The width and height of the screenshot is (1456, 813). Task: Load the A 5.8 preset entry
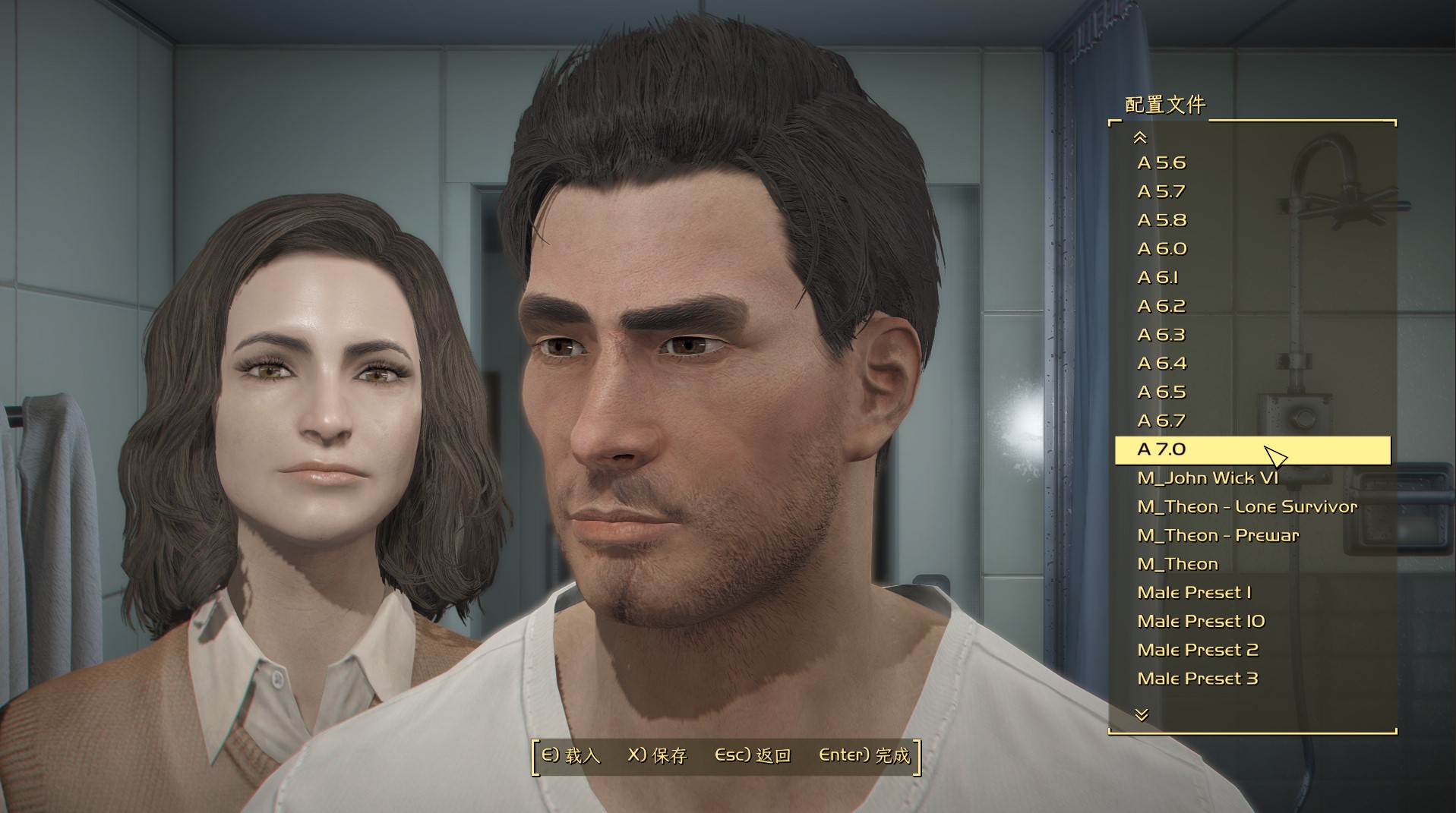click(1161, 220)
